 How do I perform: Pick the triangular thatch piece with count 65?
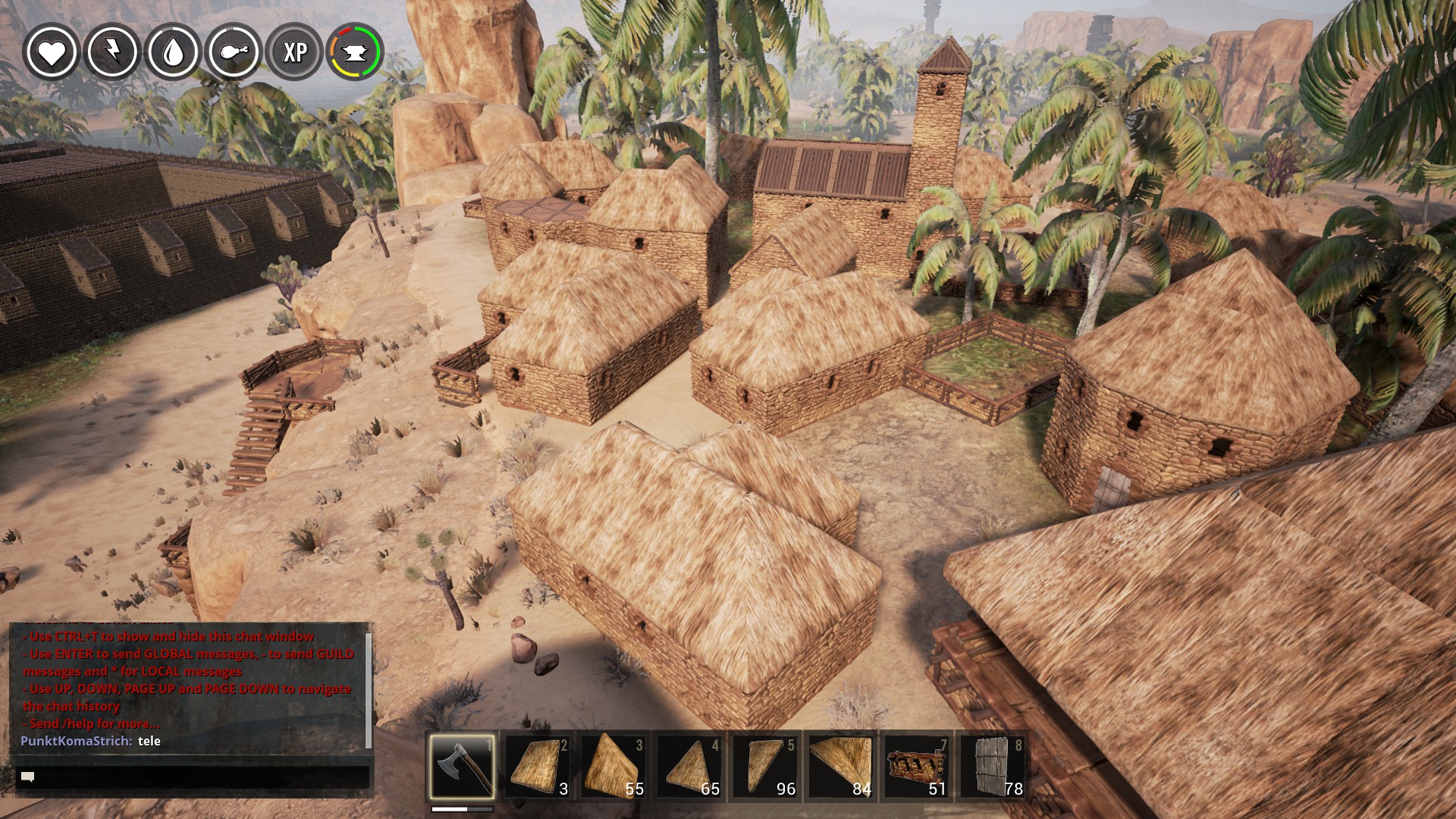click(x=689, y=766)
